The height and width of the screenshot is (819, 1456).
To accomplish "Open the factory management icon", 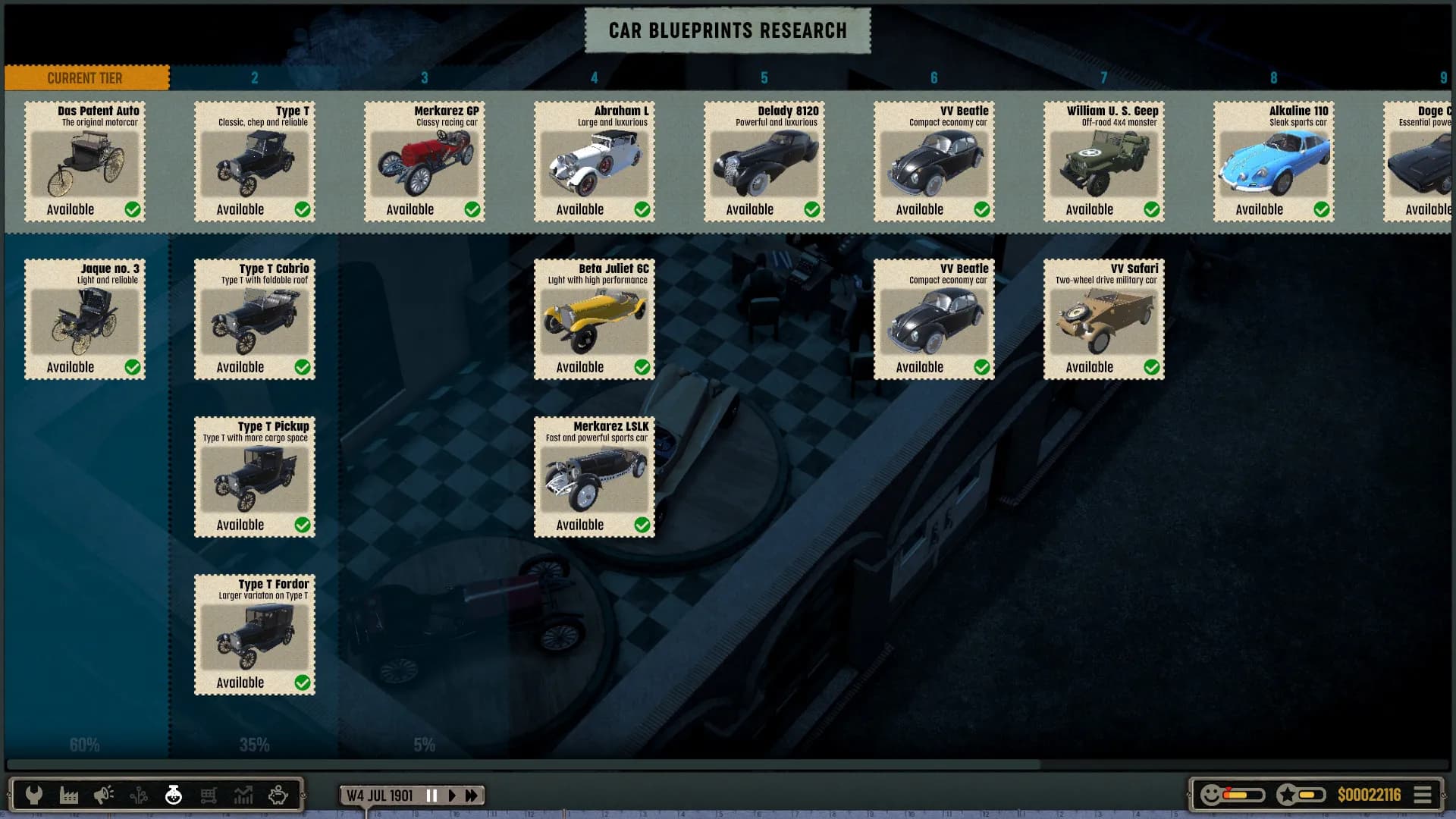I will point(69,794).
